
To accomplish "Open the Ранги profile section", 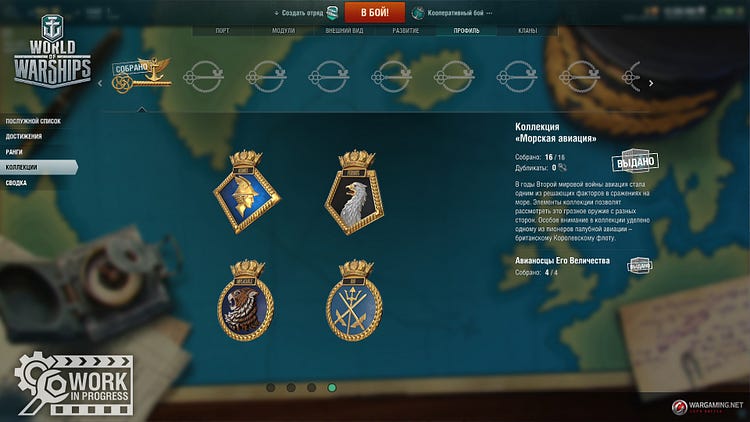I will point(14,152).
